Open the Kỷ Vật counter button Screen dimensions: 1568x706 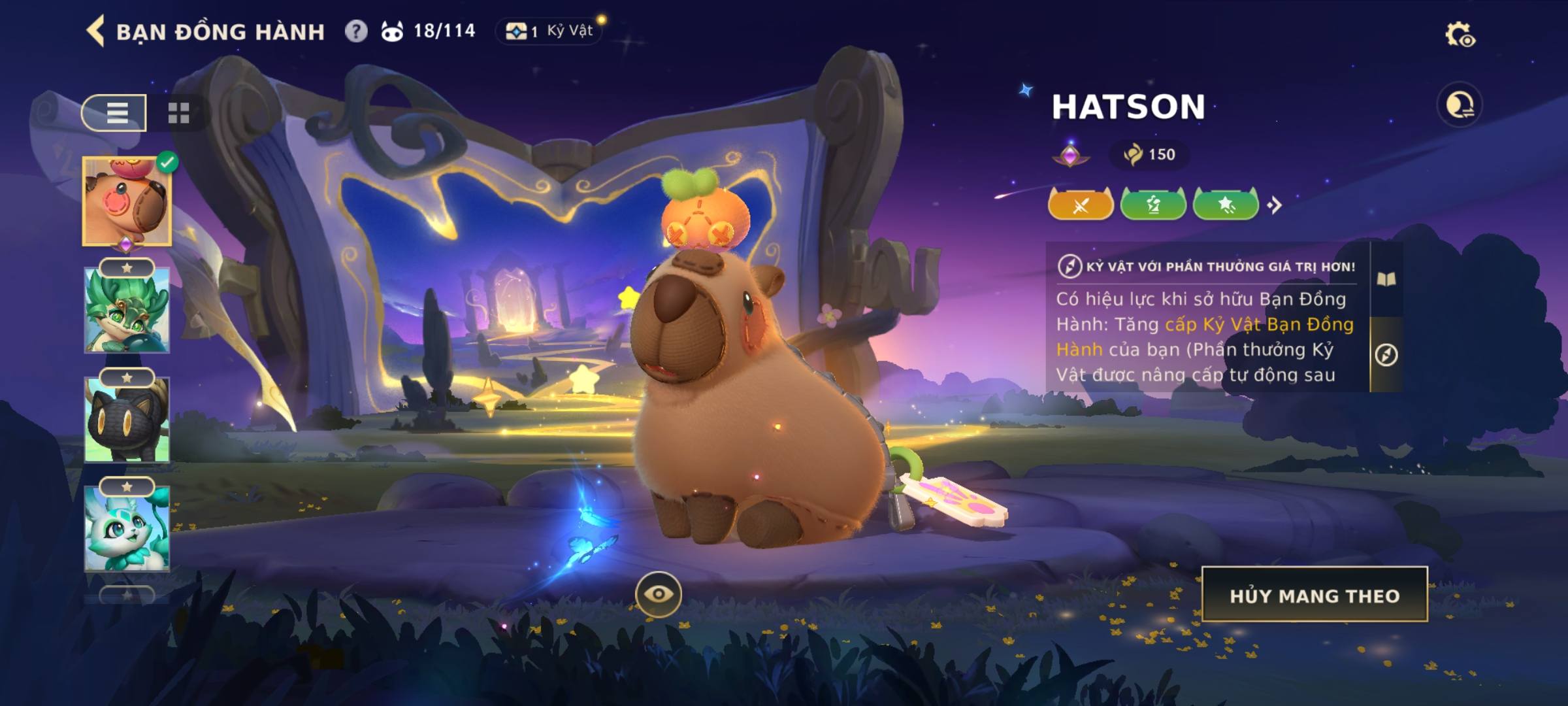[550, 31]
